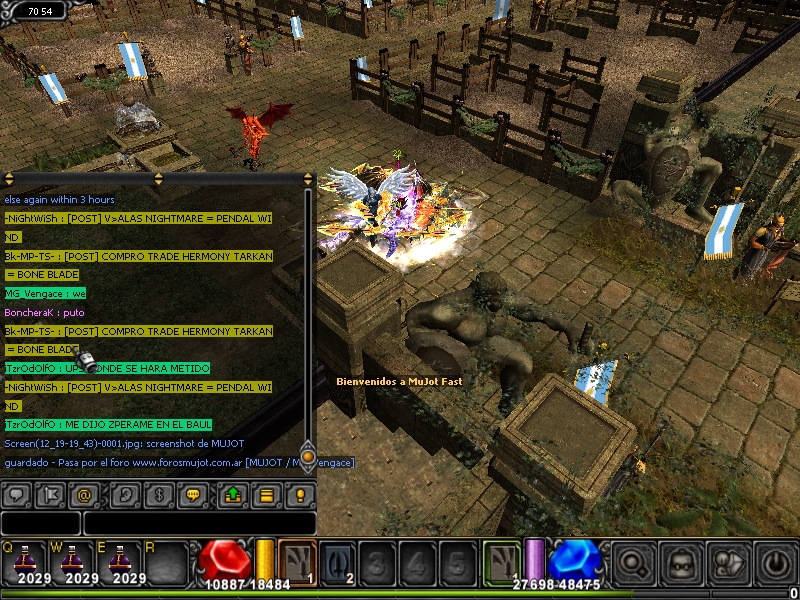Click the yellow exclamation mark button
The image size is (800, 600).
coord(299,494)
